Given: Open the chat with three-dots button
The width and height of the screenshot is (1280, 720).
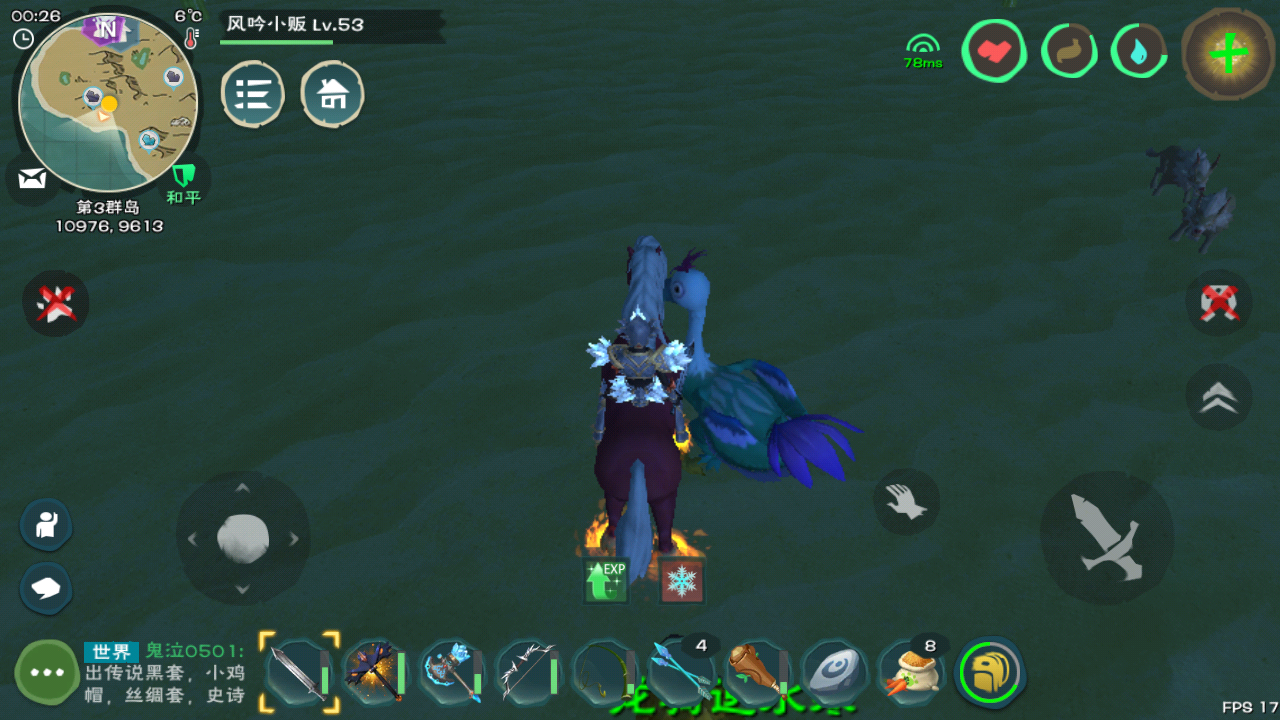Looking at the screenshot, I should pyautogui.click(x=47, y=672).
